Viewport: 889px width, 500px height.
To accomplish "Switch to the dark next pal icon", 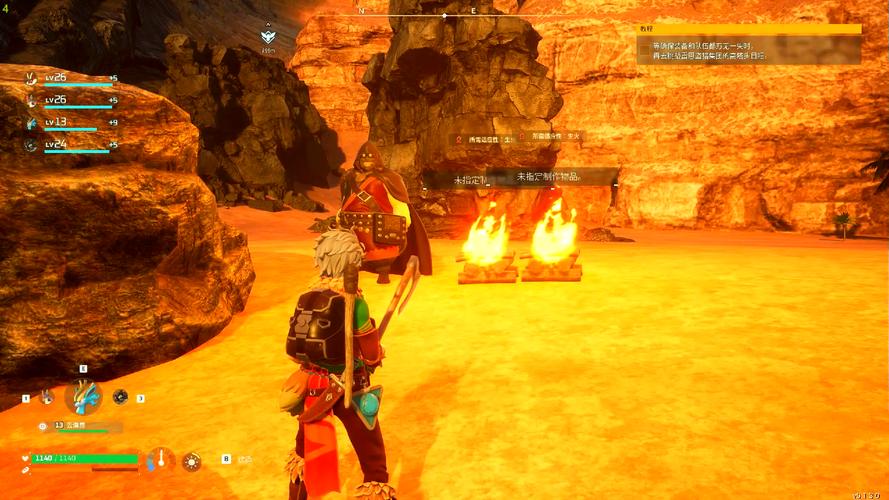I will pyautogui.click(x=120, y=397).
